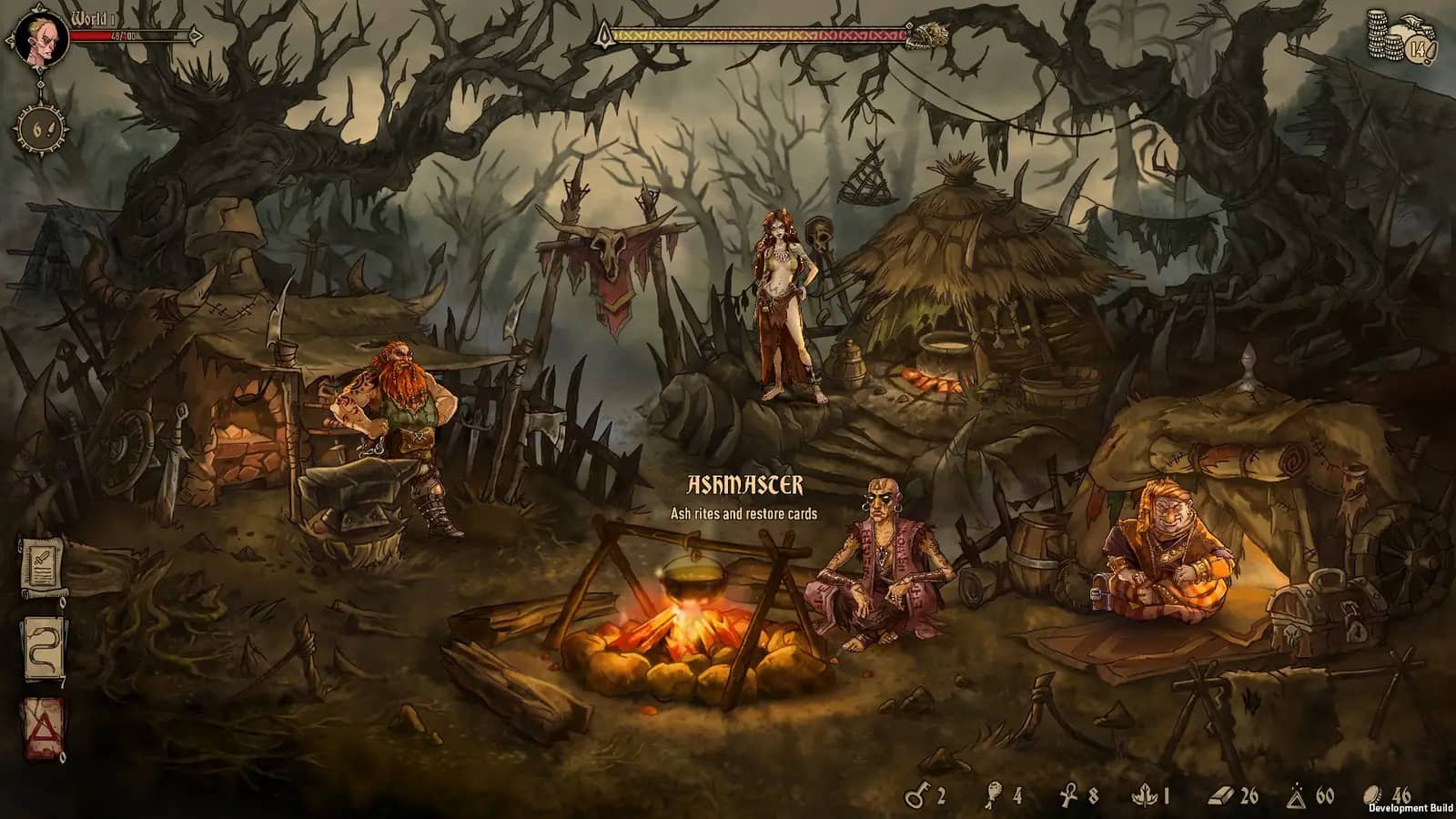Click the key resource icon showing 2

click(x=915, y=794)
